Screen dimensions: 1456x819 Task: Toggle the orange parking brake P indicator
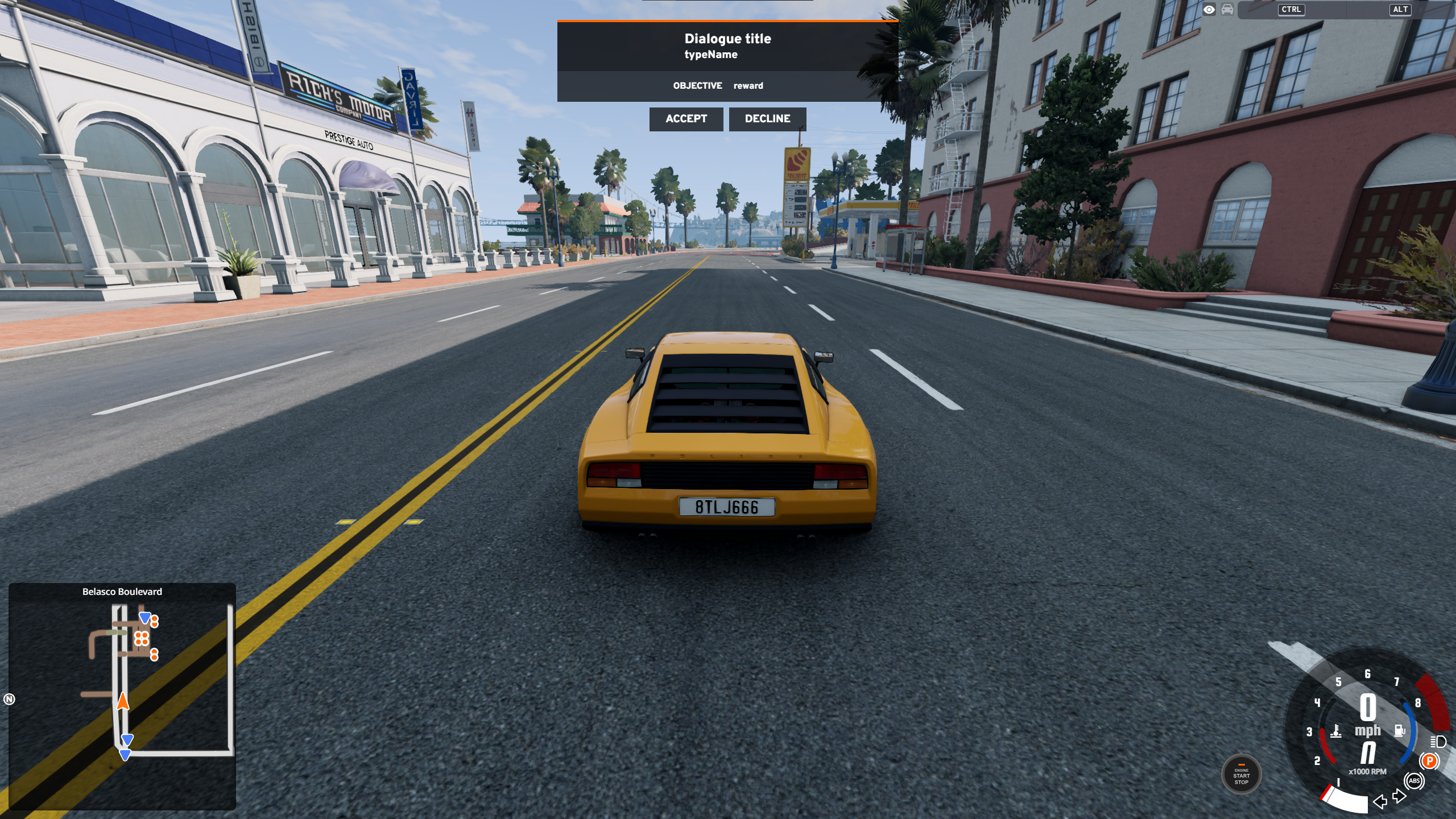click(x=1429, y=760)
